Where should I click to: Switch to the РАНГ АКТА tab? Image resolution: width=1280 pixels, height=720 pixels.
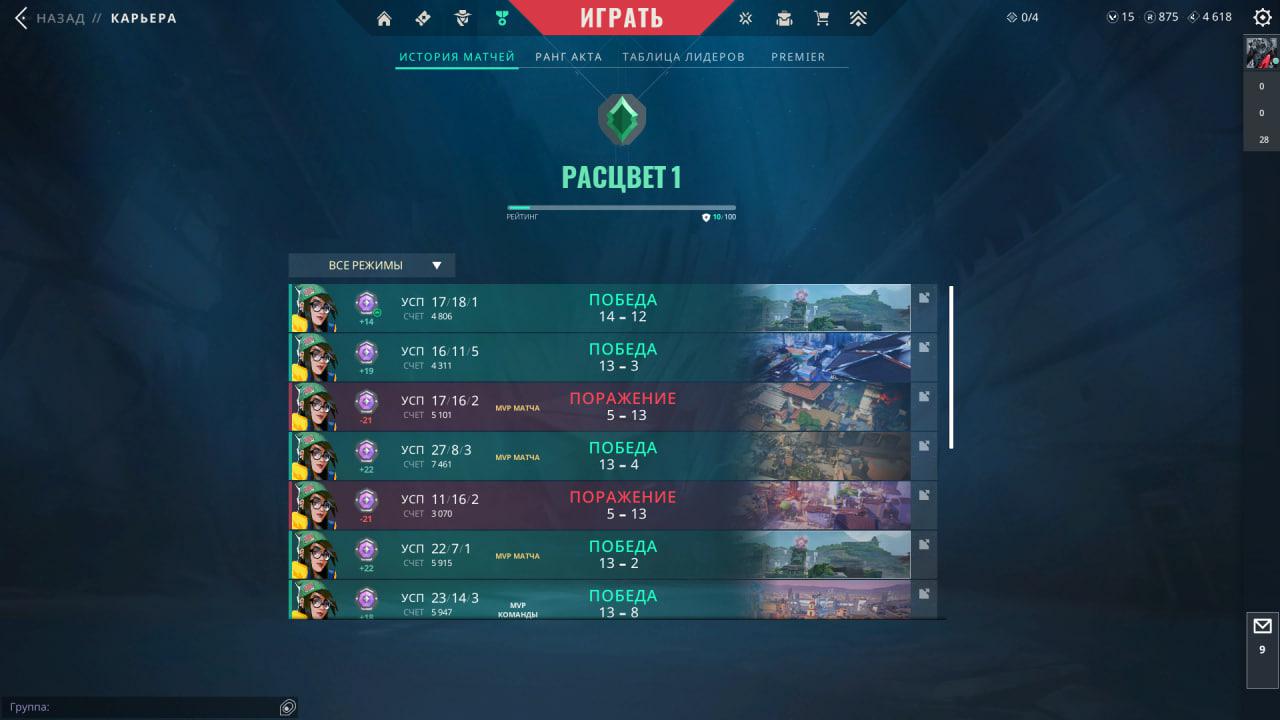pyautogui.click(x=568, y=57)
